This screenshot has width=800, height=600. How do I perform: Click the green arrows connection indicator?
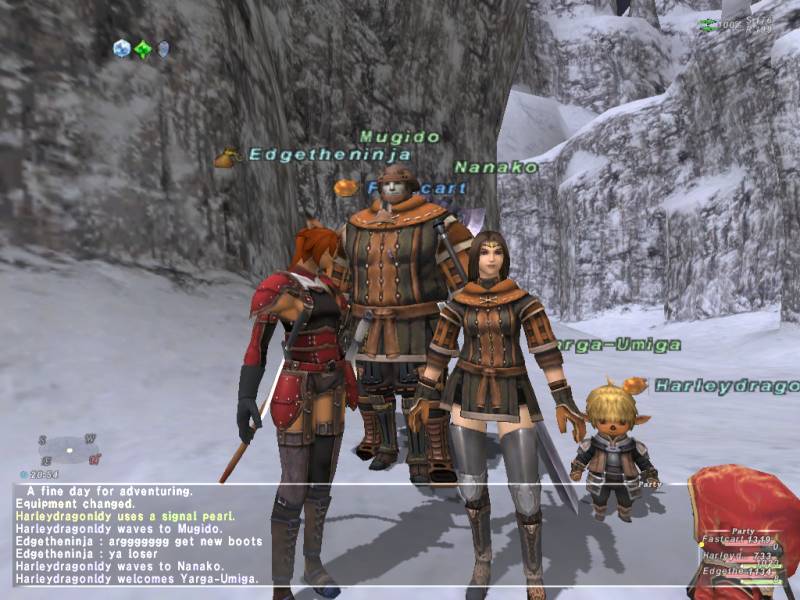coord(708,24)
